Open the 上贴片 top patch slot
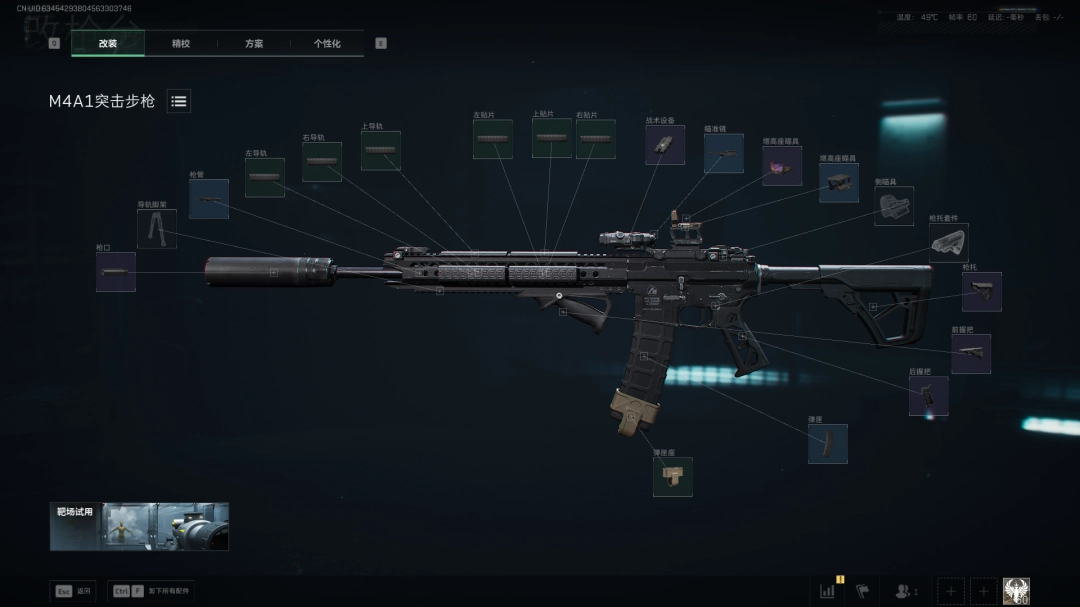Viewport: 1080px width, 607px height. click(552, 138)
